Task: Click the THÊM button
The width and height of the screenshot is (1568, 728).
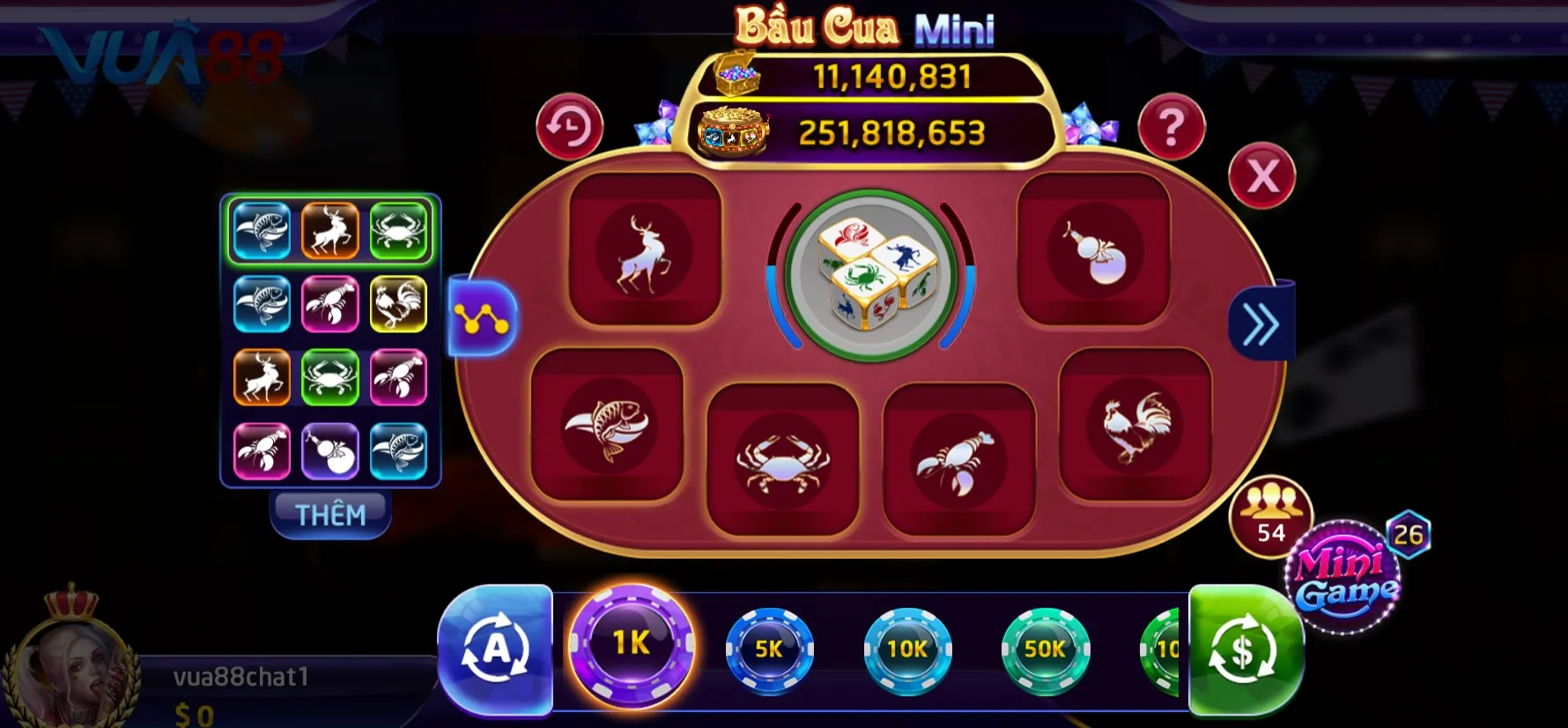Action: click(330, 514)
